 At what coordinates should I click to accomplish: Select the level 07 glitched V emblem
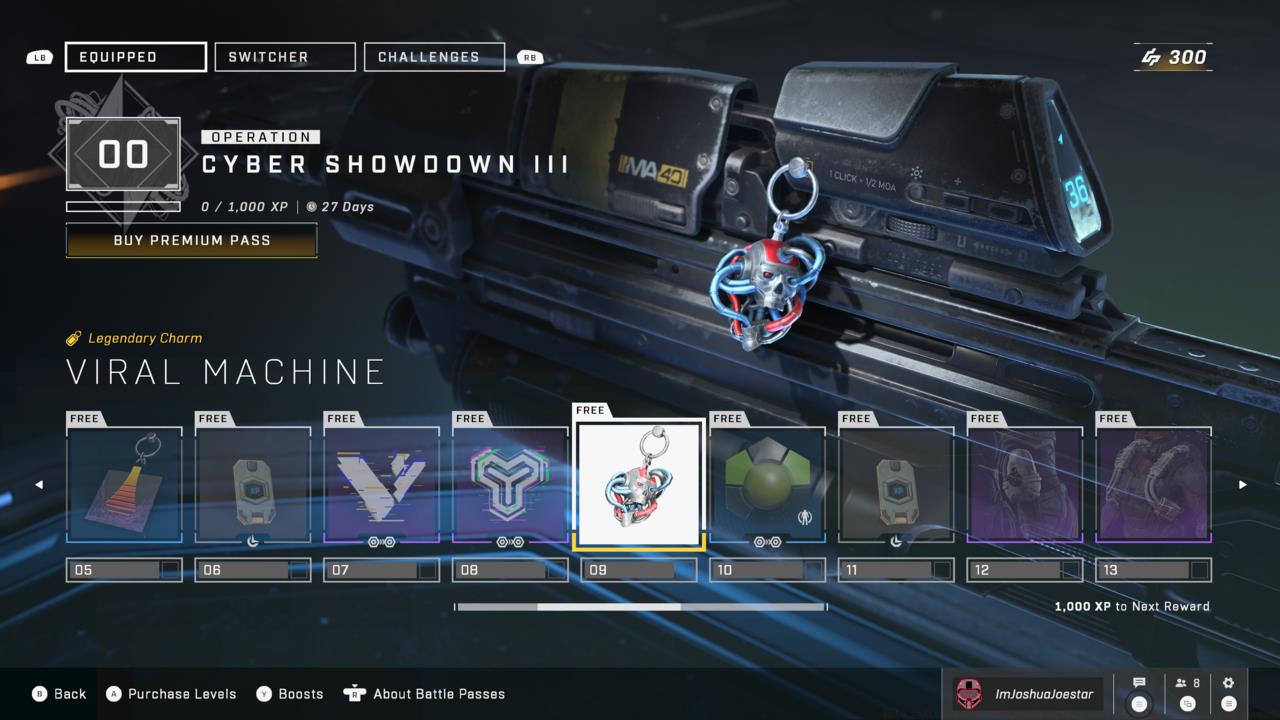pos(381,485)
